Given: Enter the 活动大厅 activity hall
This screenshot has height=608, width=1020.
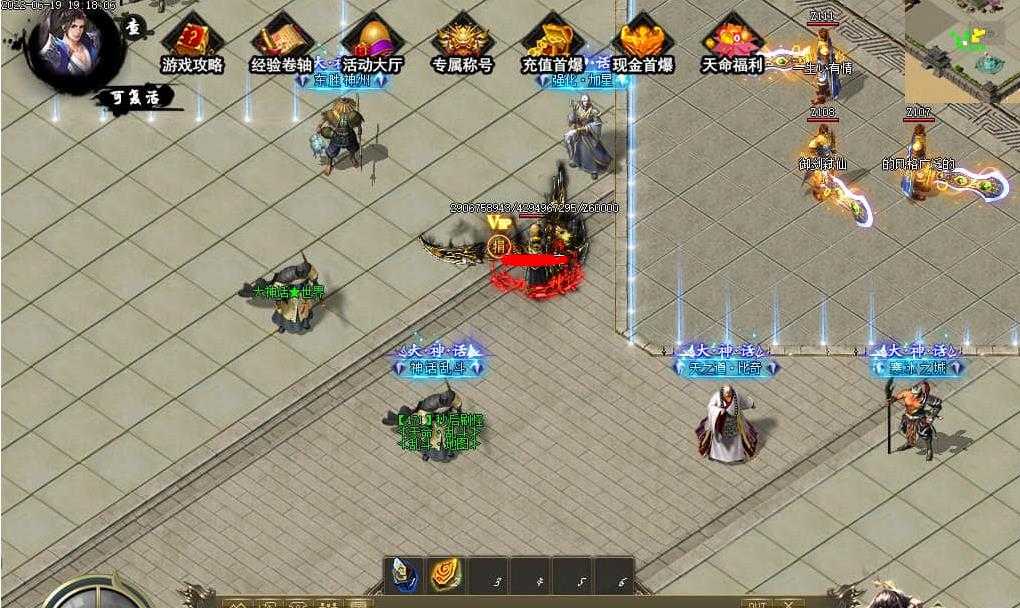Looking at the screenshot, I should click(x=372, y=42).
